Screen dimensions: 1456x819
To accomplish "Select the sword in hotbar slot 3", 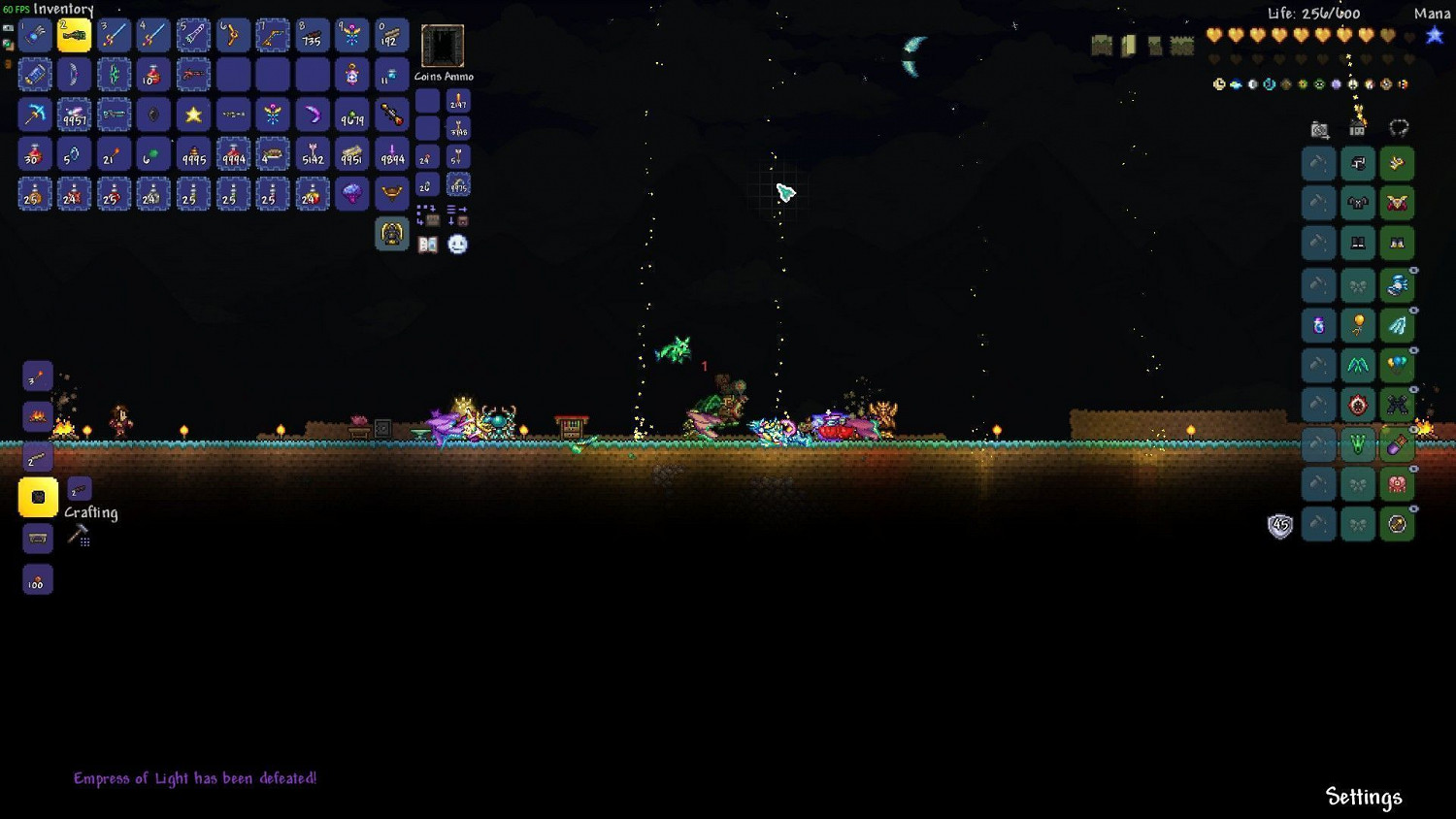I will click(x=115, y=35).
